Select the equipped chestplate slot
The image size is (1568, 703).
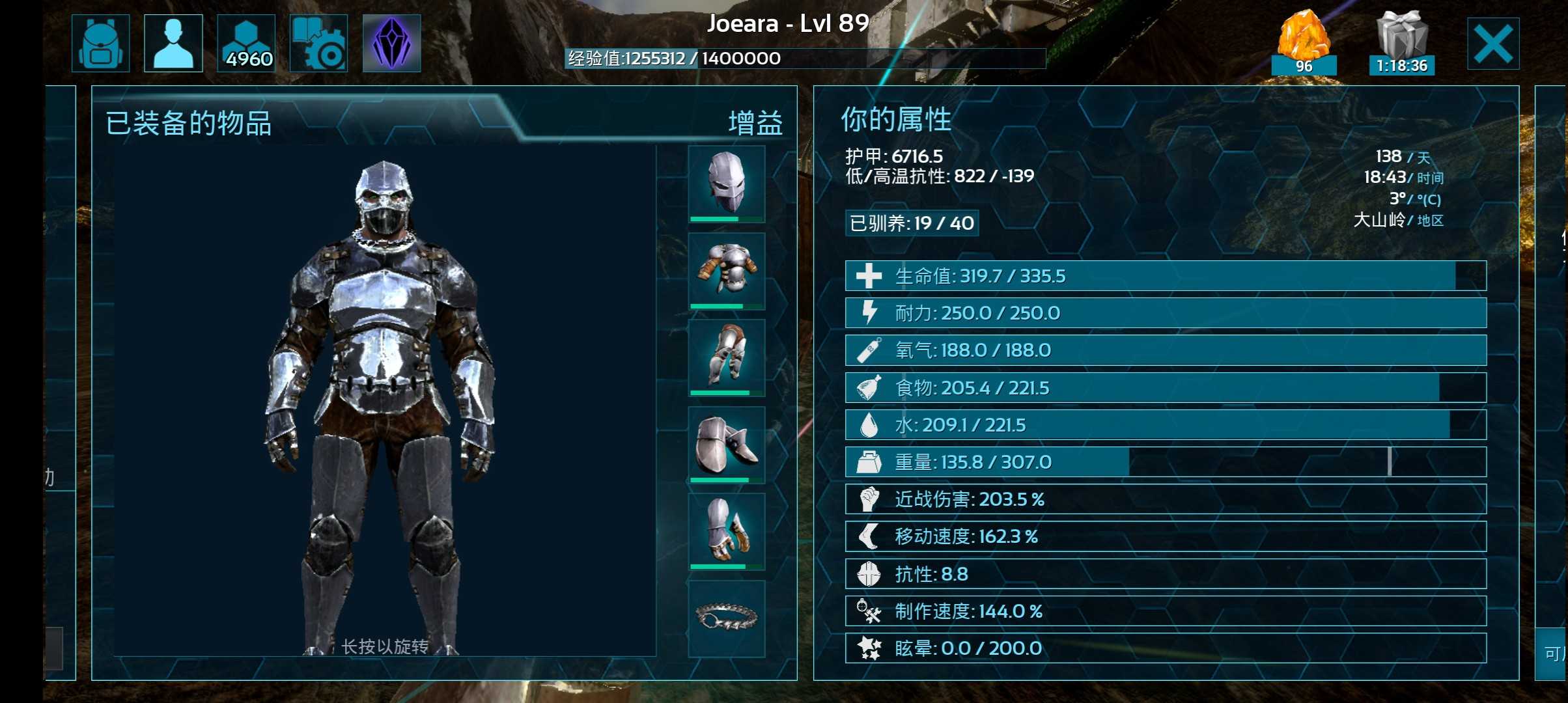(x=727, y=271)
